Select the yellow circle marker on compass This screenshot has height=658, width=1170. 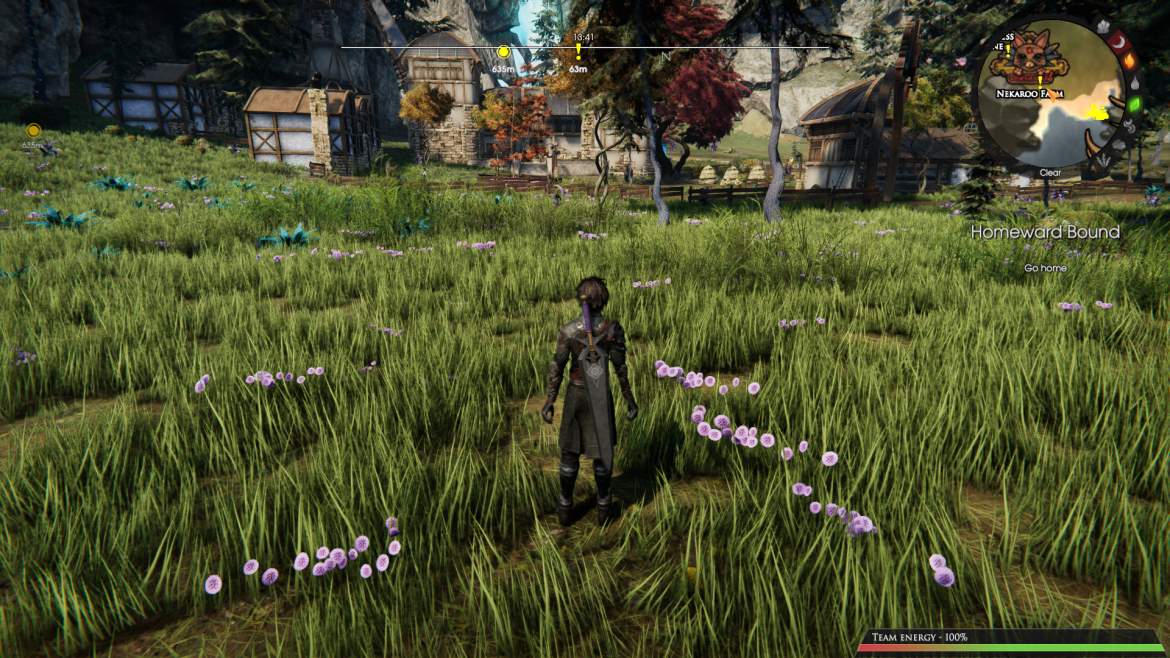[504, 52]
